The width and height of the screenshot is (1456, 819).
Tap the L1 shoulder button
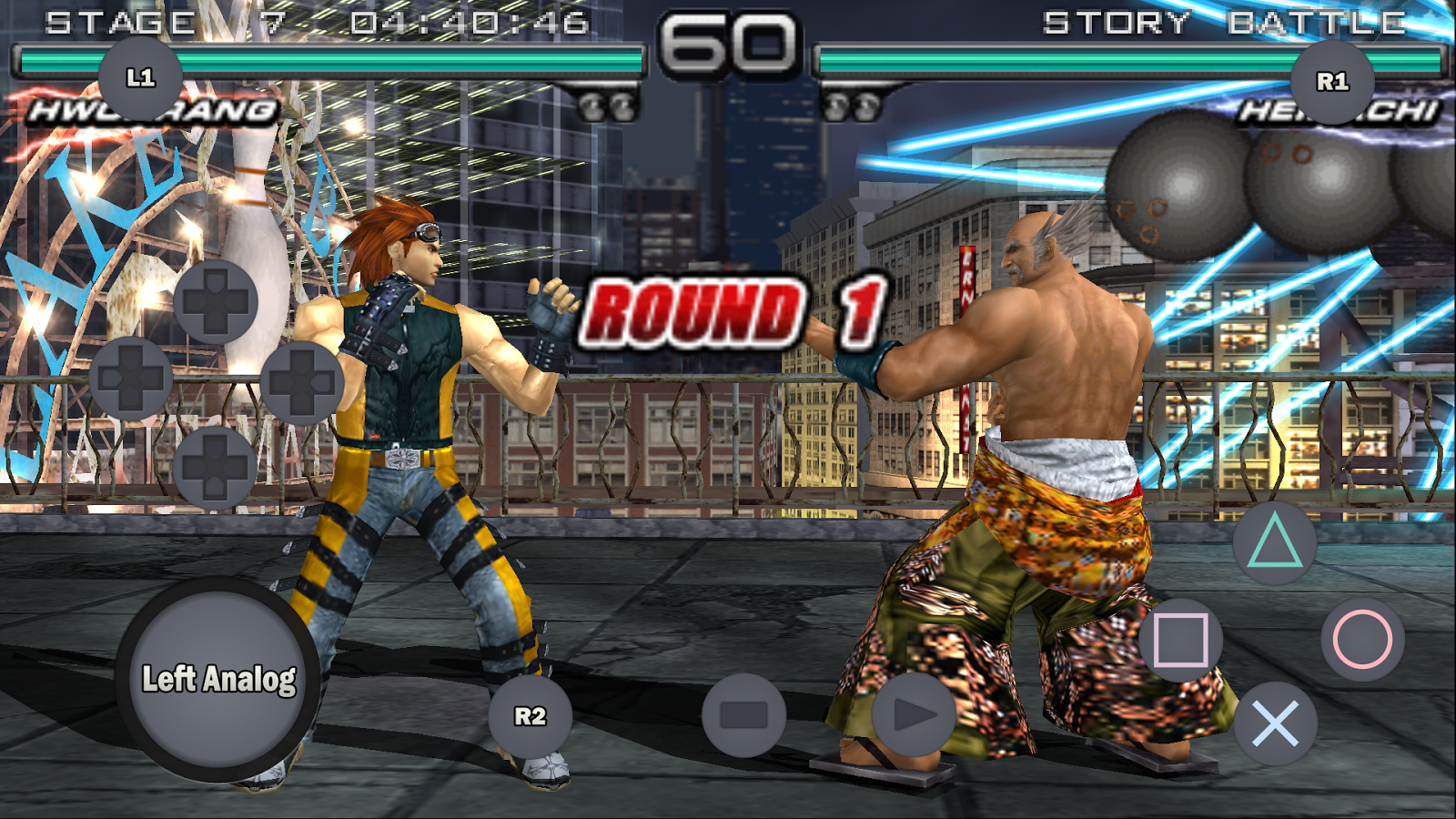(140, 78)
